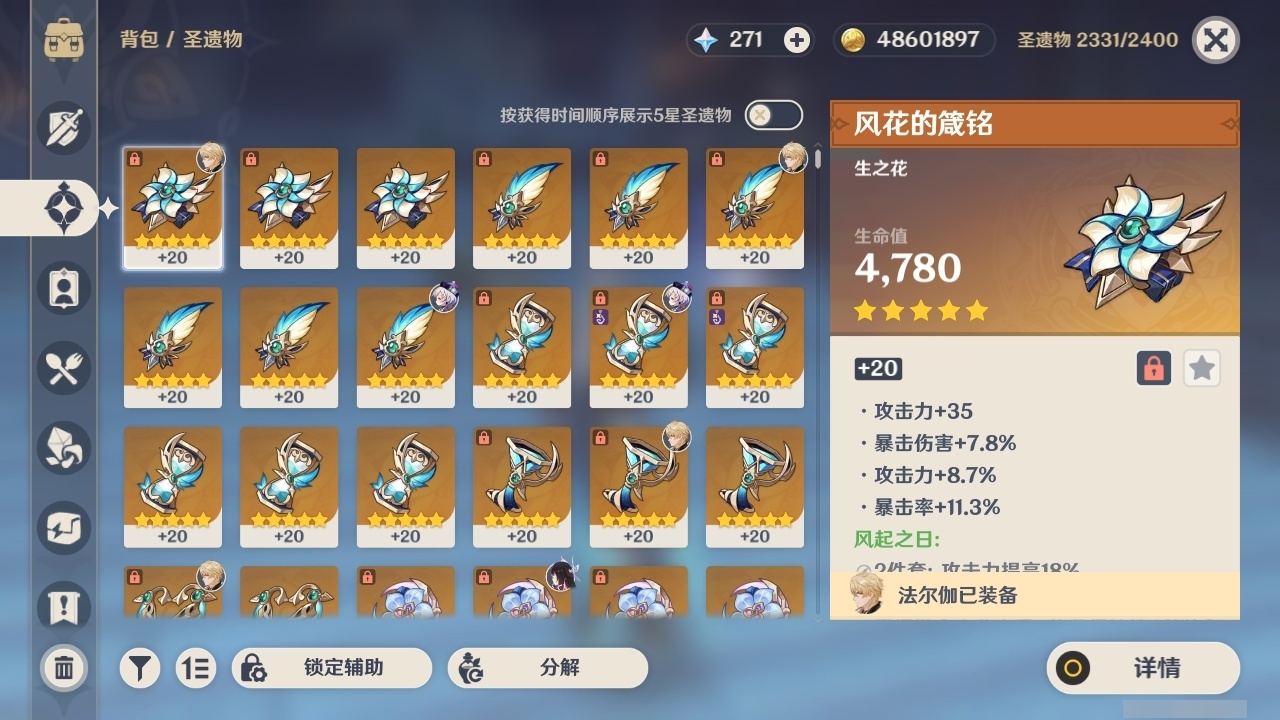Switch to the artifacts compass tab
This screenshot has width=1280, height=720.
click(62, 208)
